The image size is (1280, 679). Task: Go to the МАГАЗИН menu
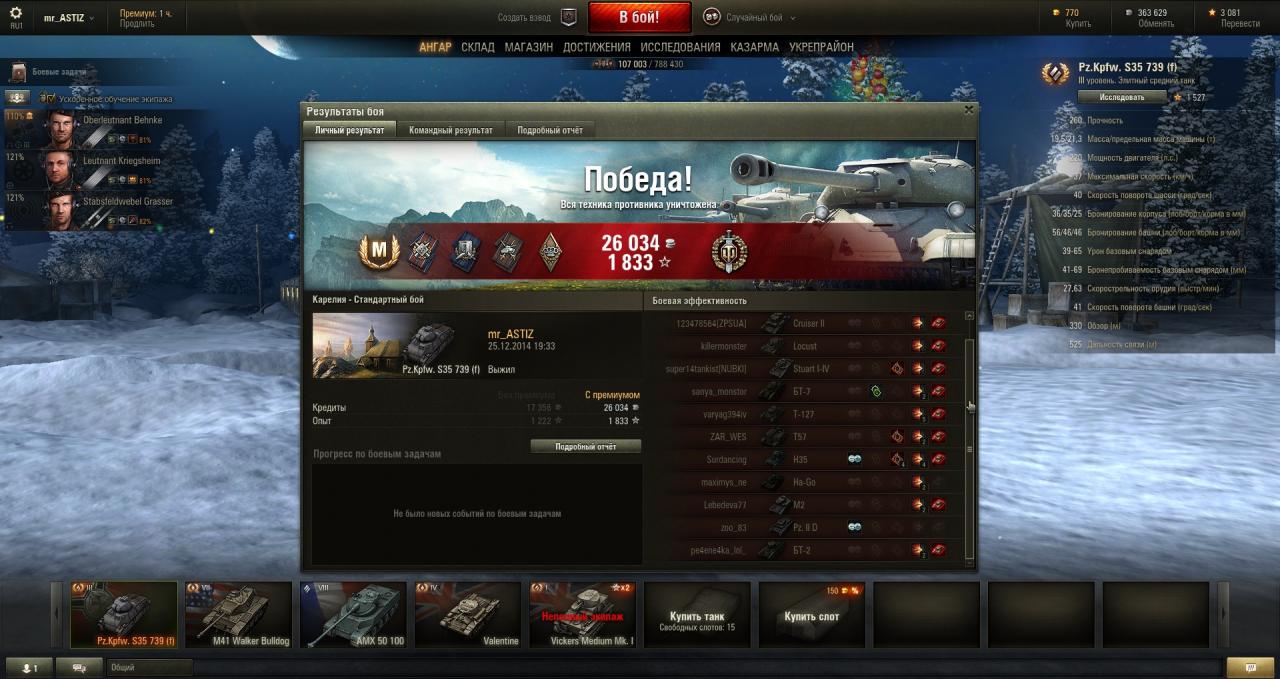[x=528, y=47]
